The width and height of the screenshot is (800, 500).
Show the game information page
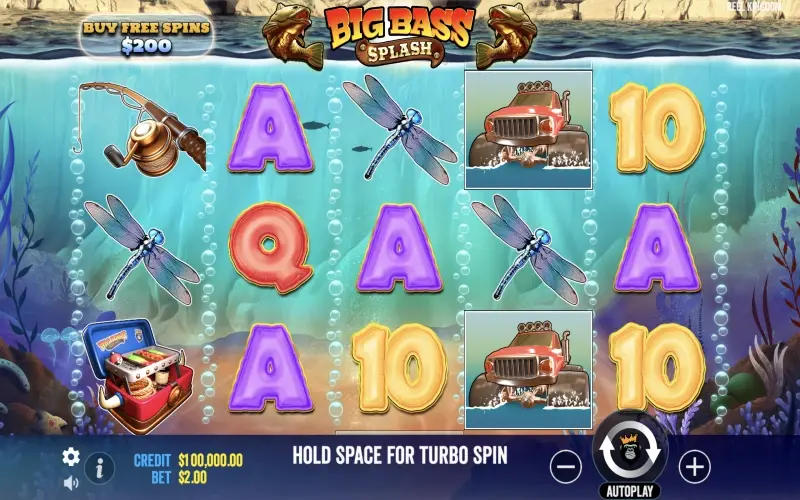pyautogui.click(x=99, y=467)
